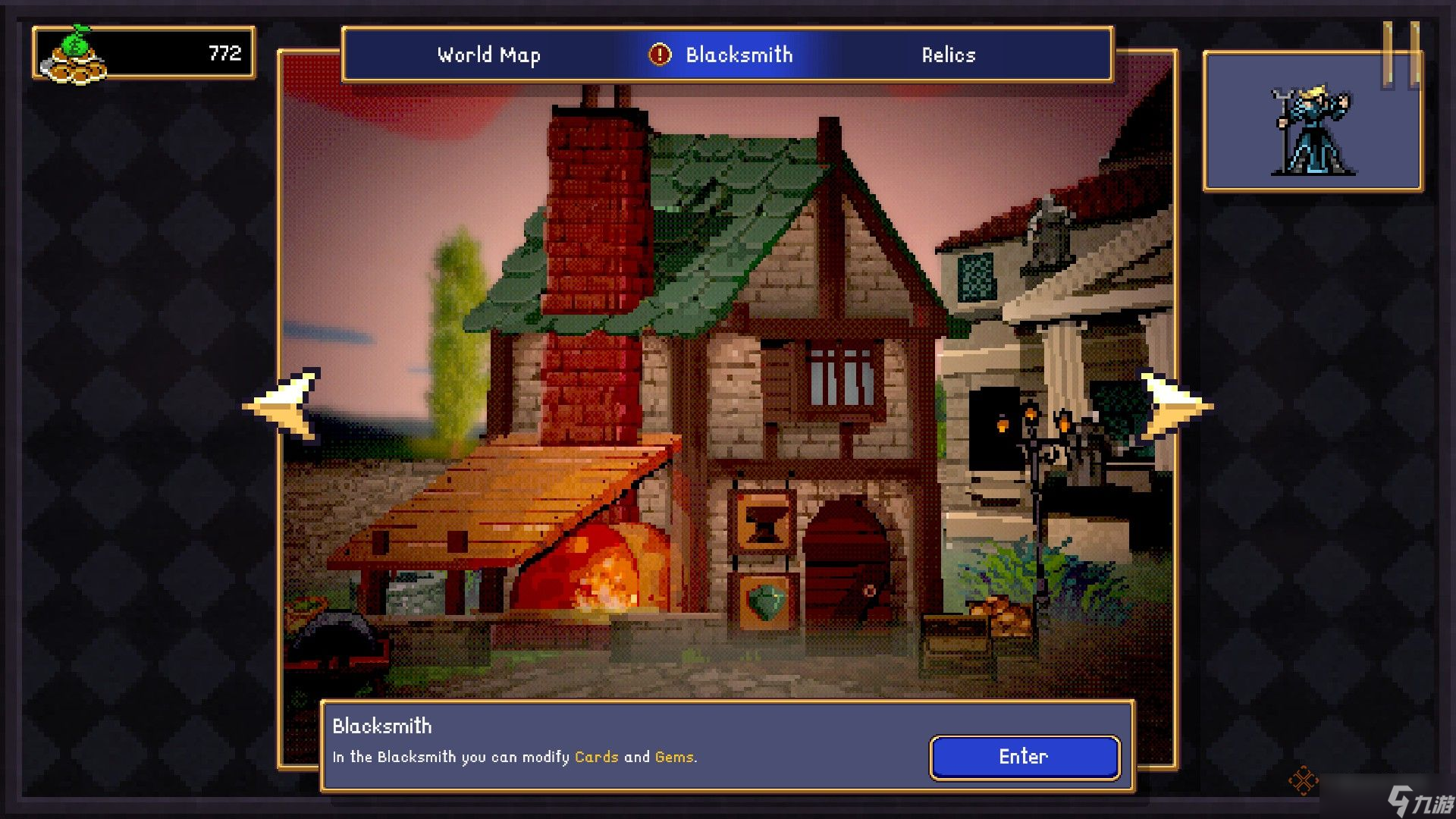Pause the game with the pause icon
Screen dimensions: 1456x819
pos(1401,55)
